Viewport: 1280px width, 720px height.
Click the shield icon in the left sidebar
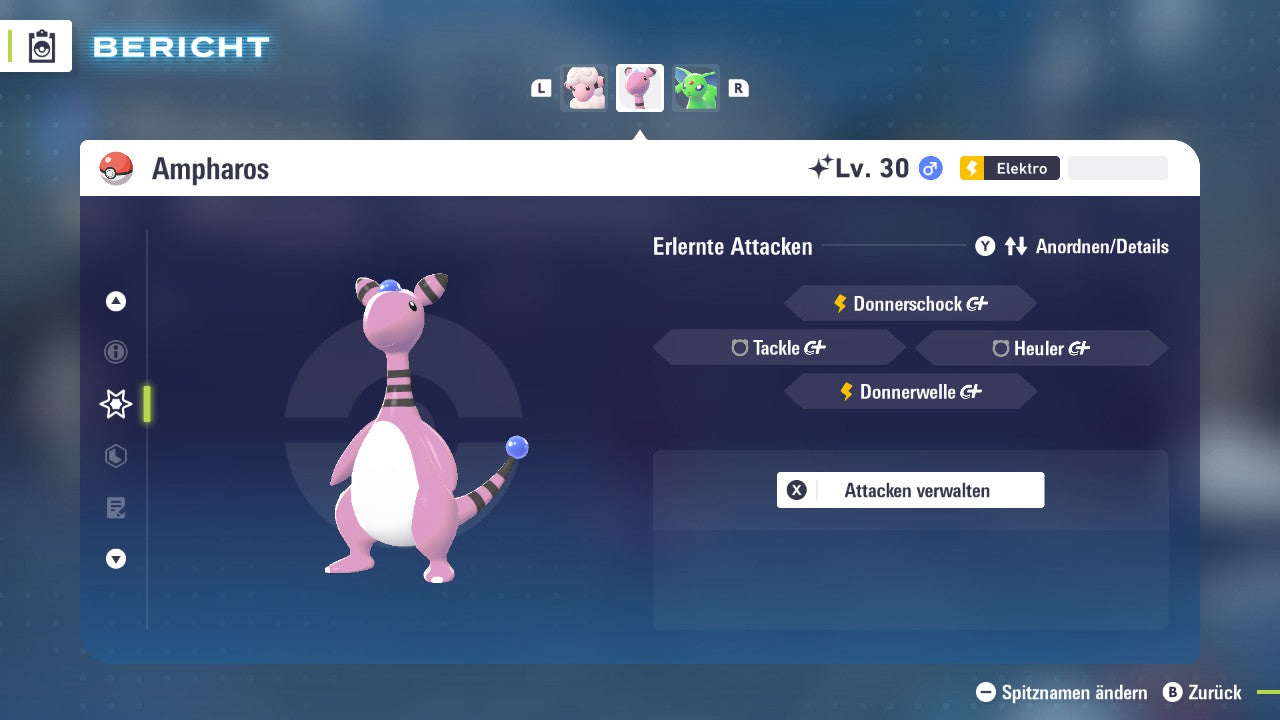click(115, 456)
